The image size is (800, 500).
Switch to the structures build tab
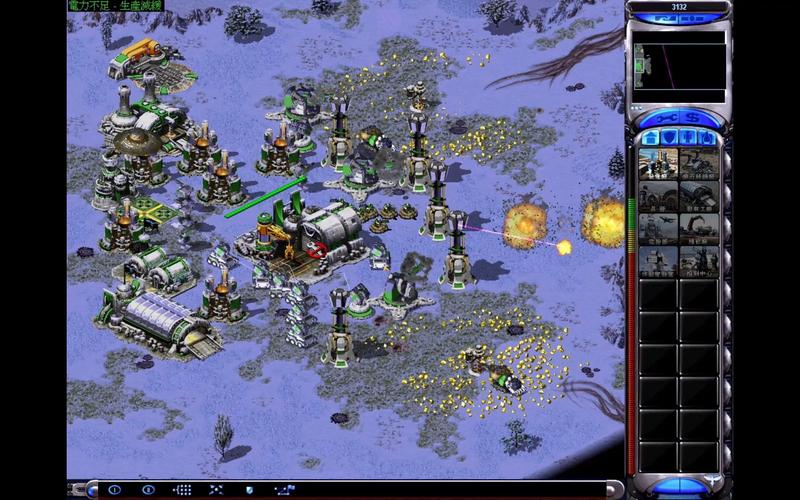tap(650, 137)
